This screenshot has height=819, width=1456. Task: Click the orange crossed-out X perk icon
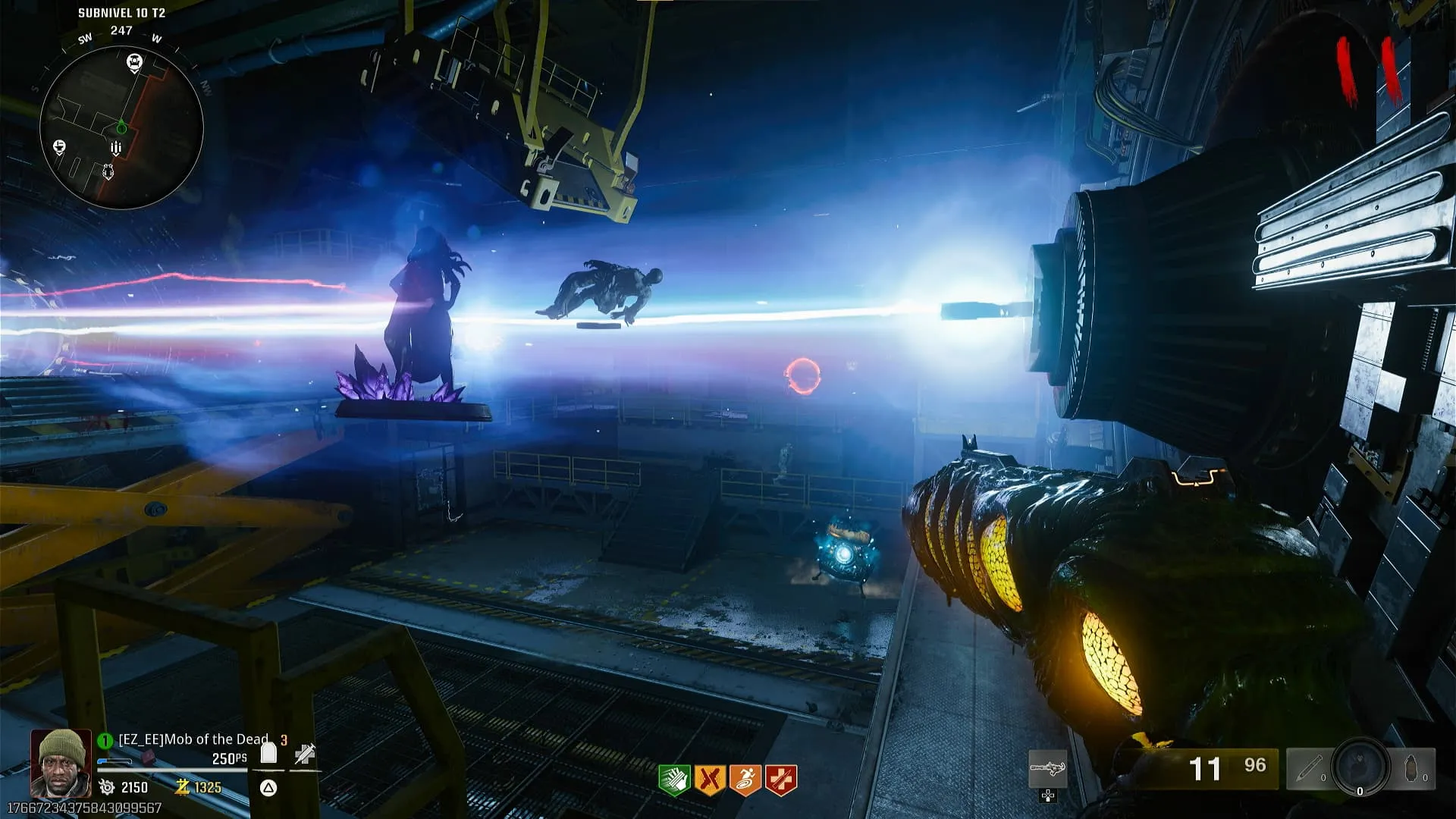709,780
